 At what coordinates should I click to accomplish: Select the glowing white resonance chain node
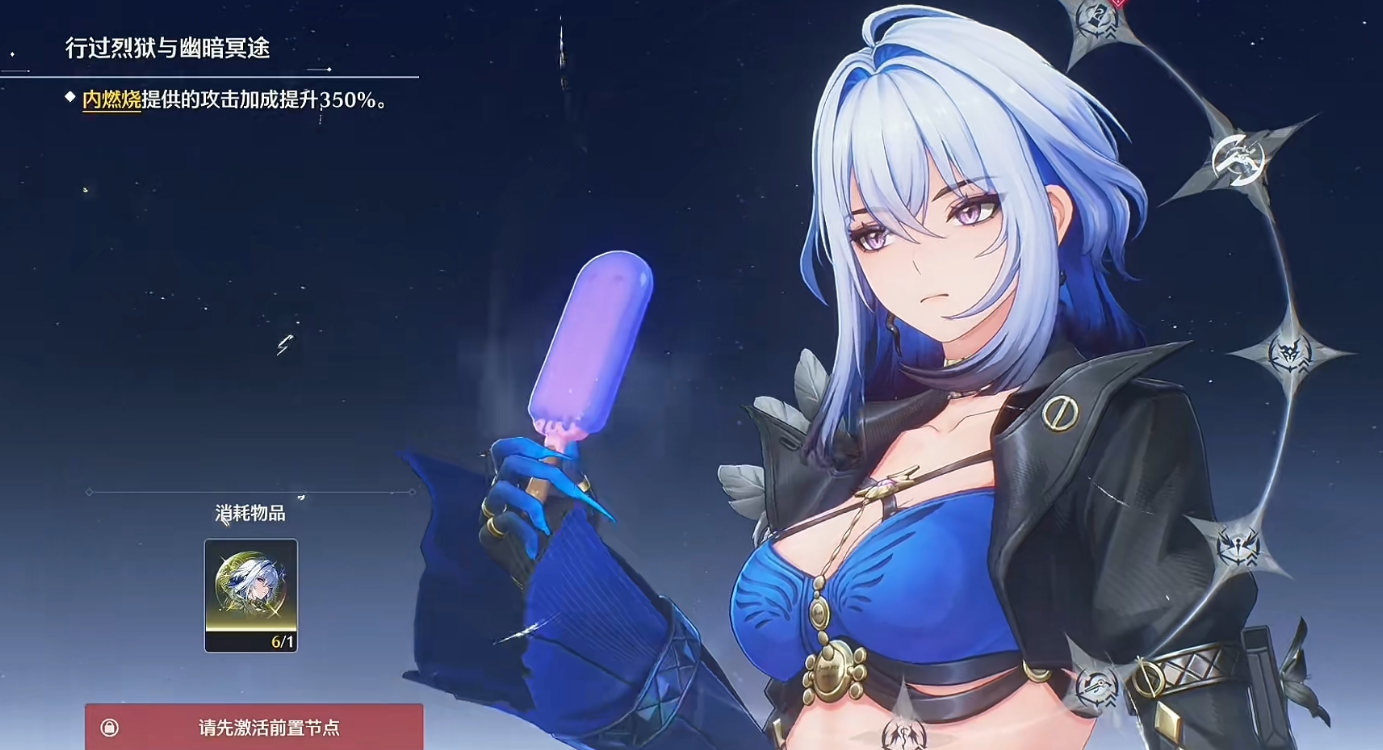1238,157
